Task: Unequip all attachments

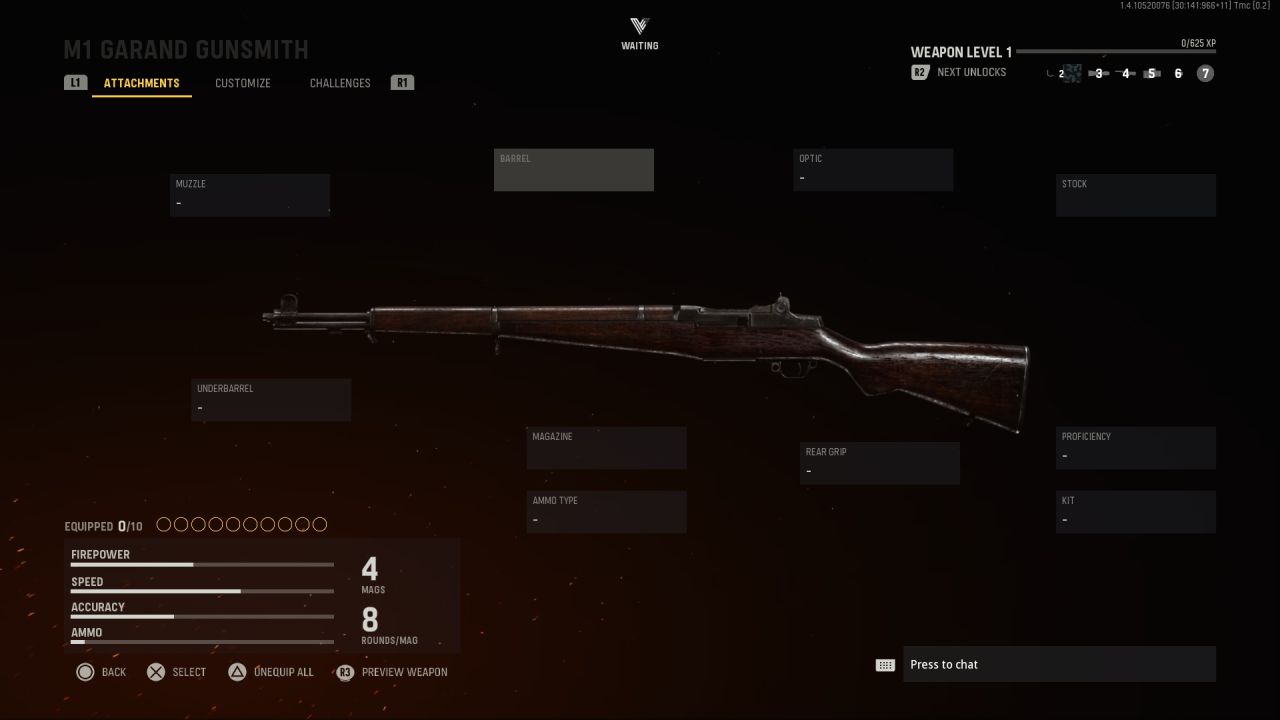Action: pos(270,672)
